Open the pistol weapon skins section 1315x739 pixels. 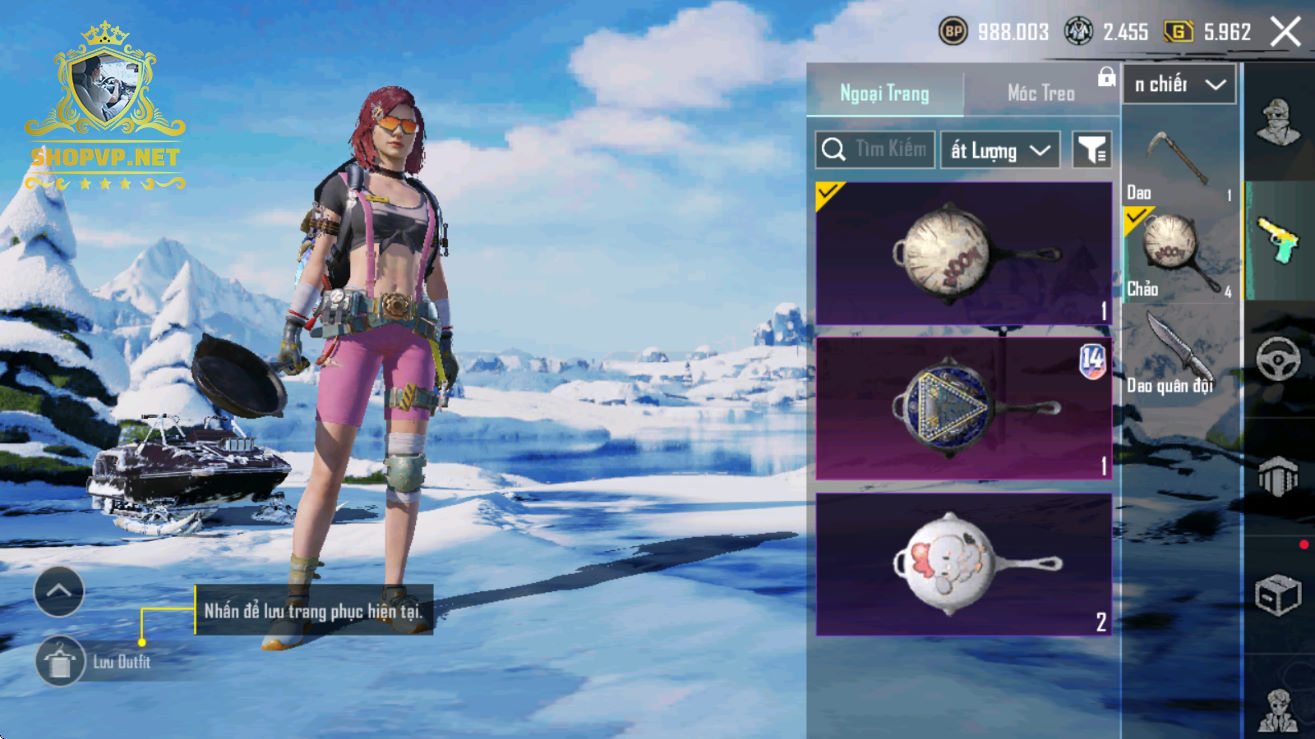coord(1278,236)
